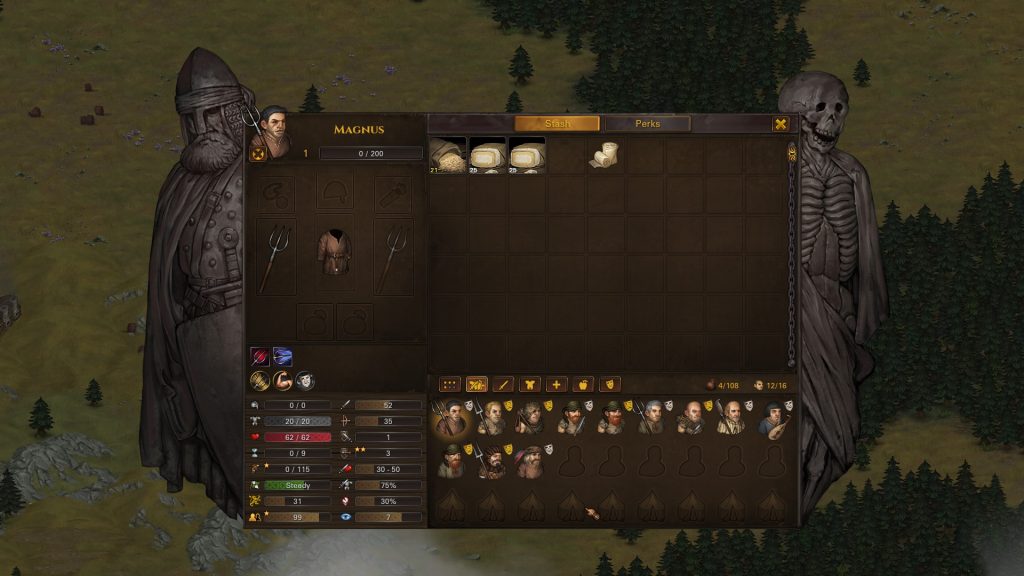Image resolution: width=1024 pixels, height=576 pixels.
Task: Show all items with the dotted filter
Action: pyautogui.click(x=449, y=384)
